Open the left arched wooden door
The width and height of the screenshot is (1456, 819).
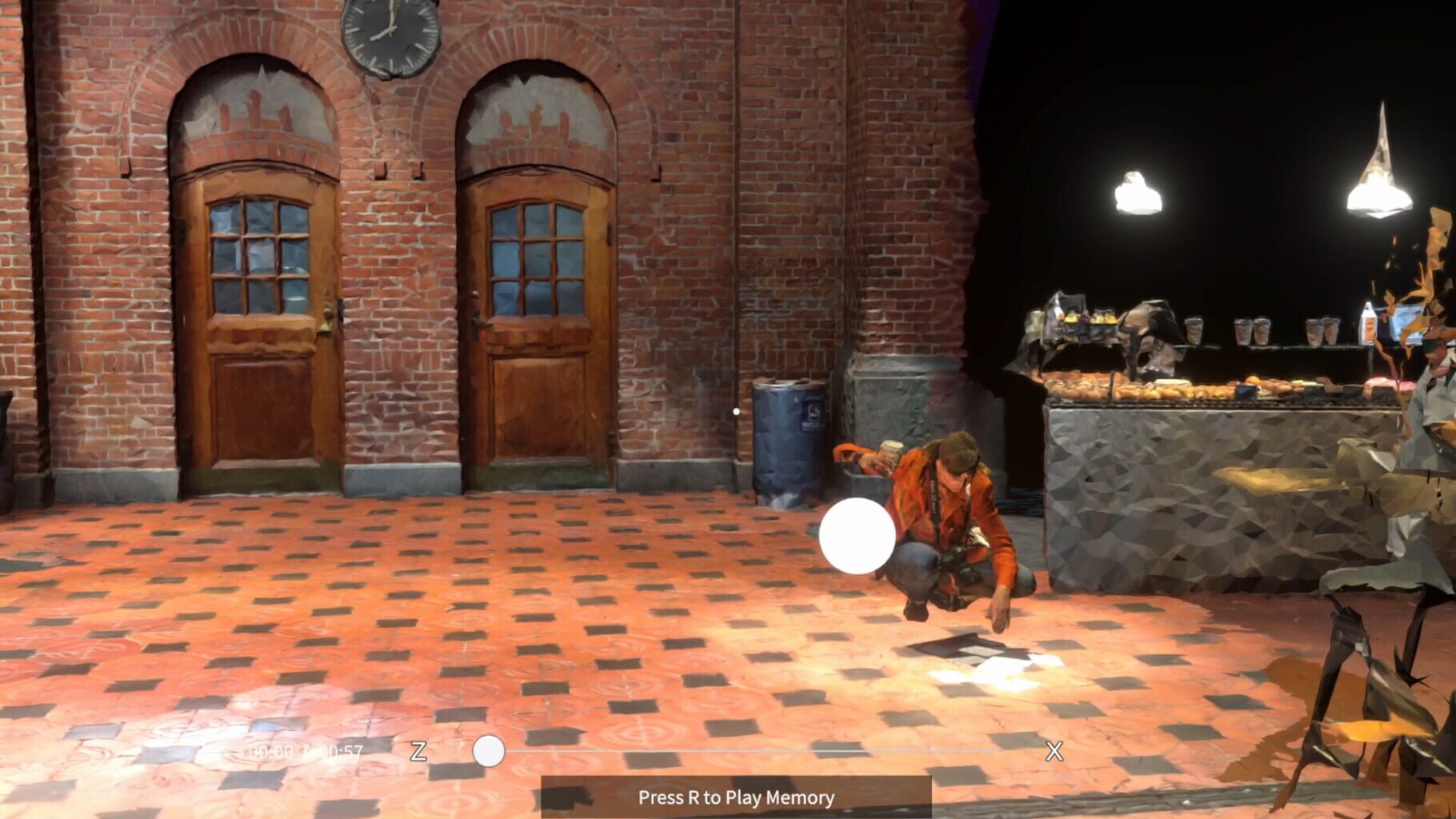coord(256,336)
